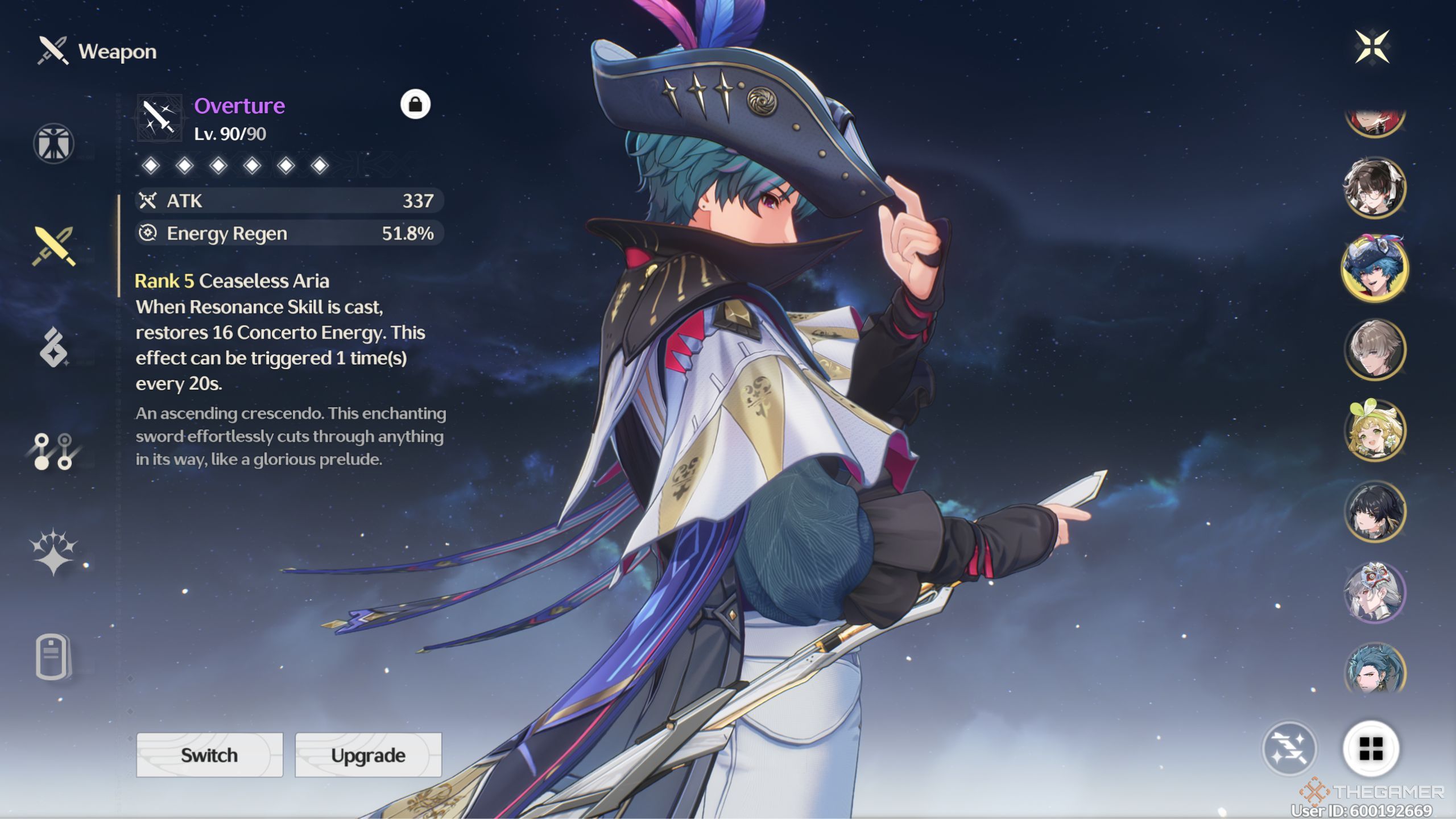This screenshot has width=1456, height=819.
Task: Click a diamond on the weapon rarity star row
Action: point(151,164)
